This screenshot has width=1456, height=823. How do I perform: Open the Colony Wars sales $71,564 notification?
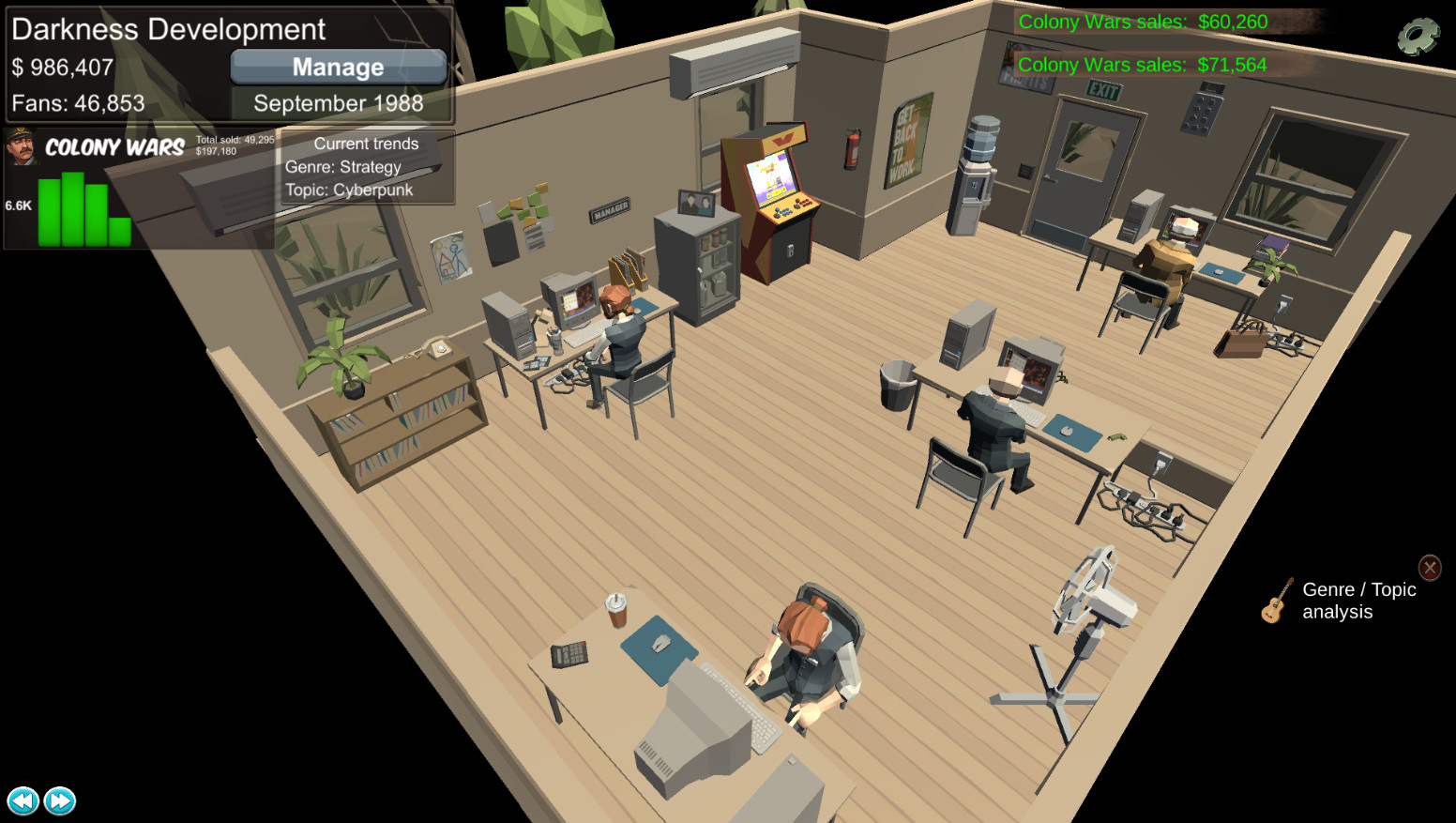(1143, 65)
